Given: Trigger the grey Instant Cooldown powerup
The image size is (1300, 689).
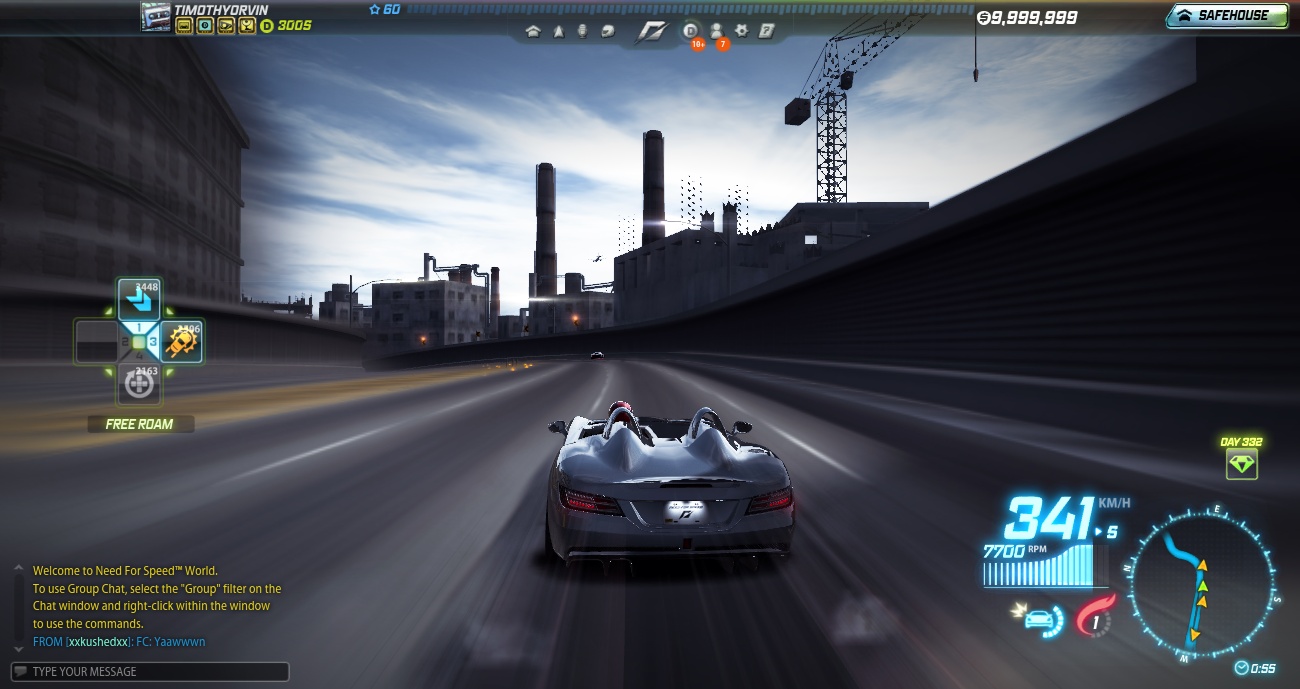Looking at the screenshot, I should point(139,384).
